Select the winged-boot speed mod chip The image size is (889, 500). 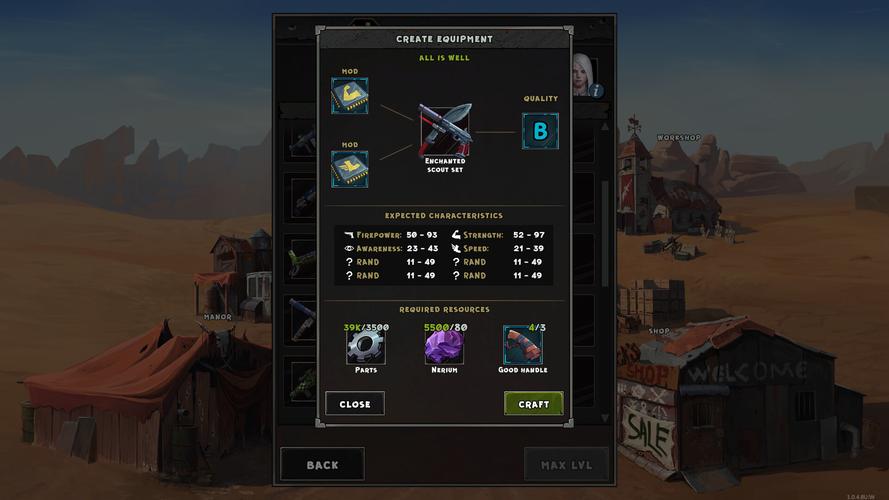coord(350,169)
